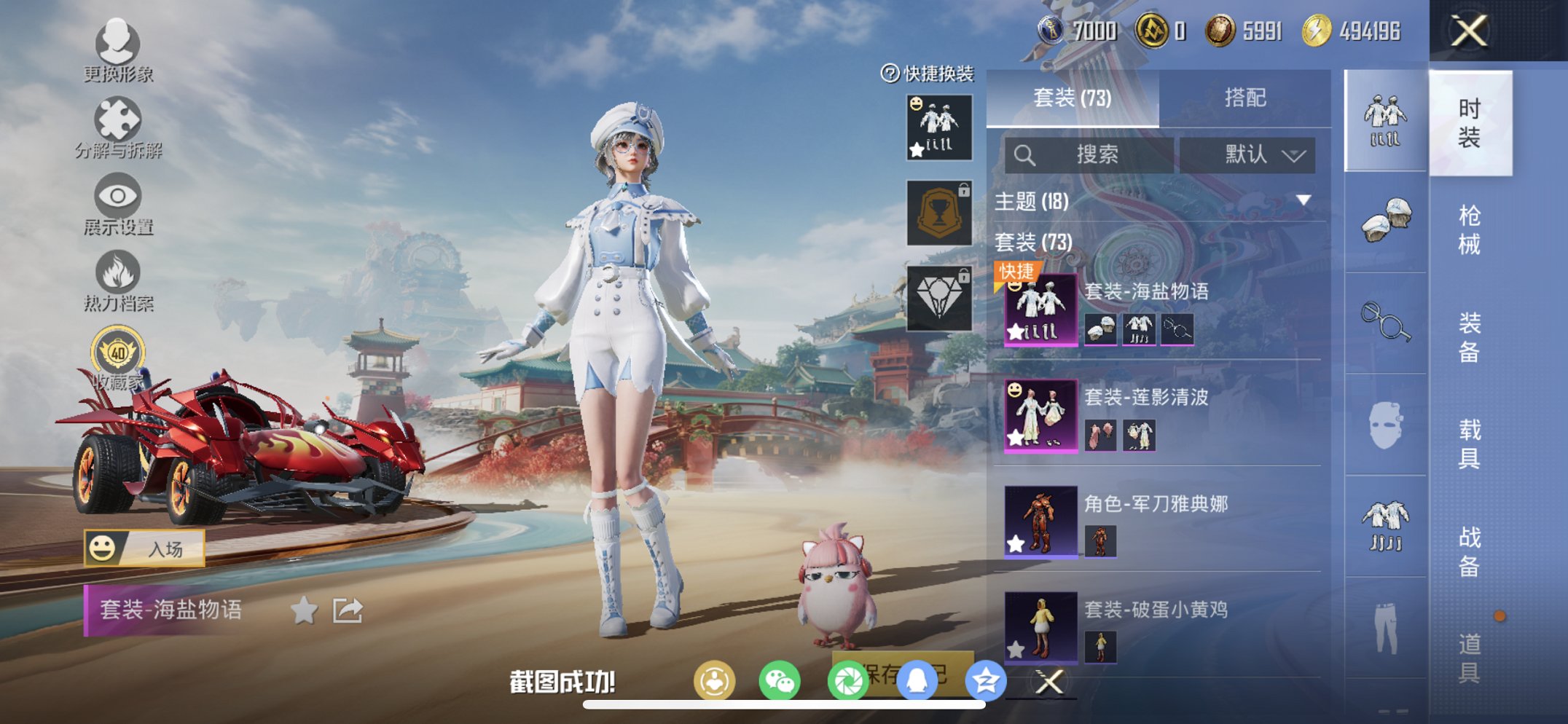The image size is (1568, 724).
Task: Share the screenshot to WeChat
Action: point(779,682)
